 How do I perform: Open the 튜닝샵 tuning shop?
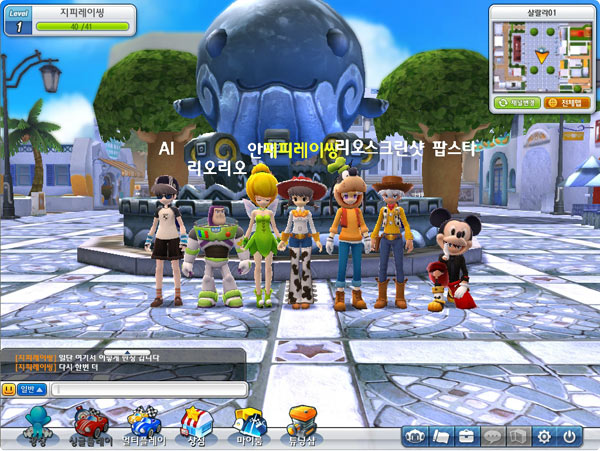point(303,425)
